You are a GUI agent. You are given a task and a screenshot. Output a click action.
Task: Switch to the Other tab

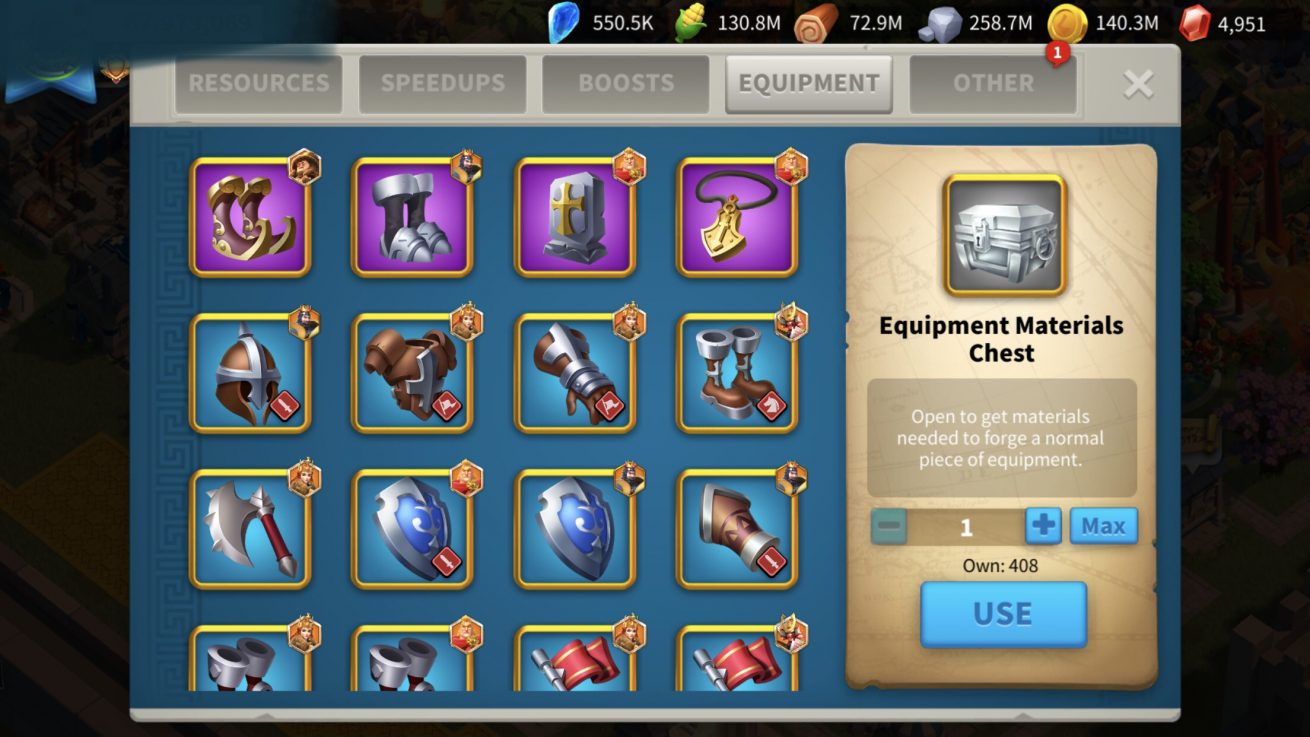pos(993,83)
